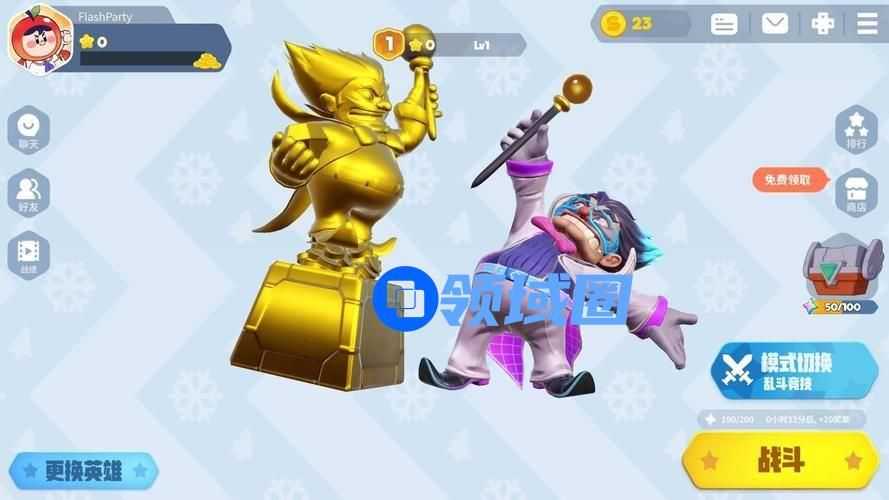
Task: Select the golden hero trophy level badge
Action: click(388, 43)
